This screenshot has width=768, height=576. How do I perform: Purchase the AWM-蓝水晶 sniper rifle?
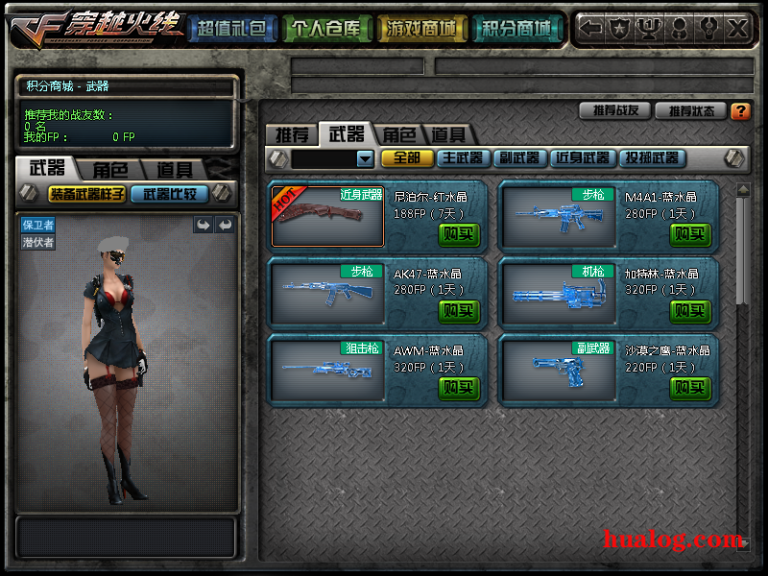pos(459,387)
